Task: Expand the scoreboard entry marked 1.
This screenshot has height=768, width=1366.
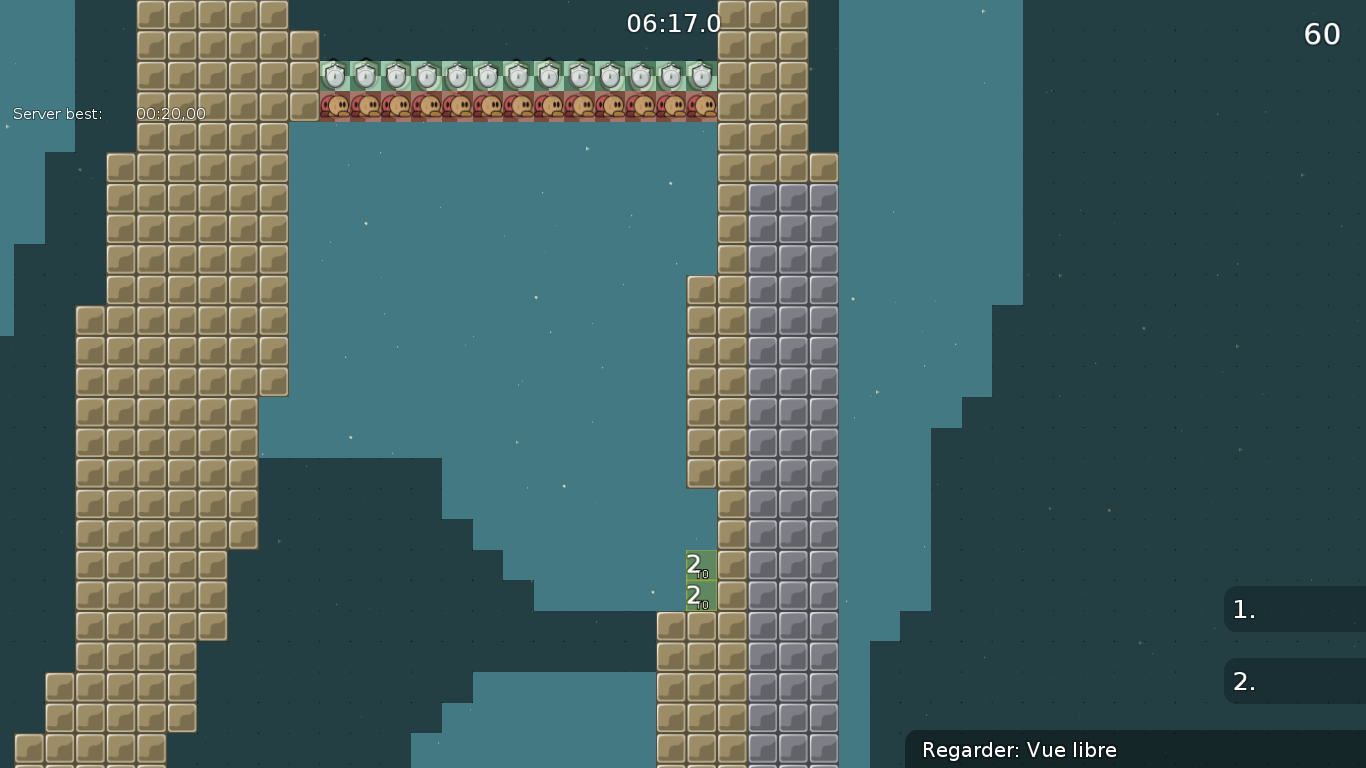Action: (1295, 609)
